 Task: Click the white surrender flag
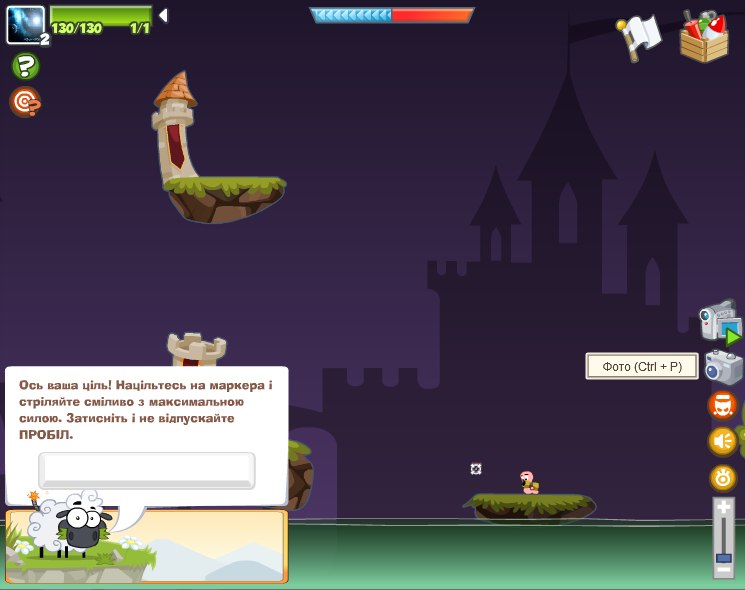click(x=640, y=37)
